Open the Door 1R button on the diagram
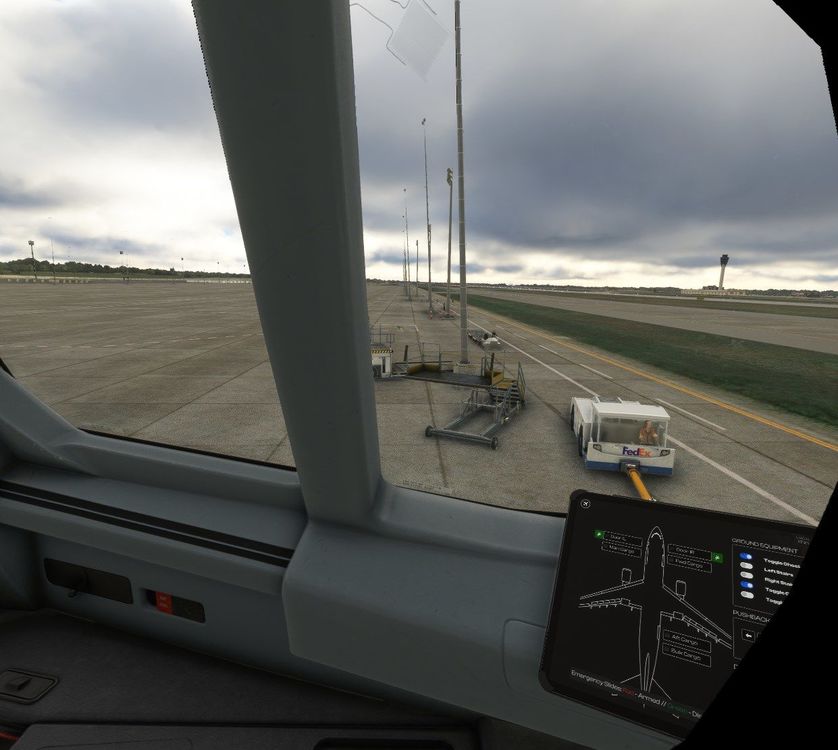The width and height of the screenshot is (838, 750). (688, 551)
